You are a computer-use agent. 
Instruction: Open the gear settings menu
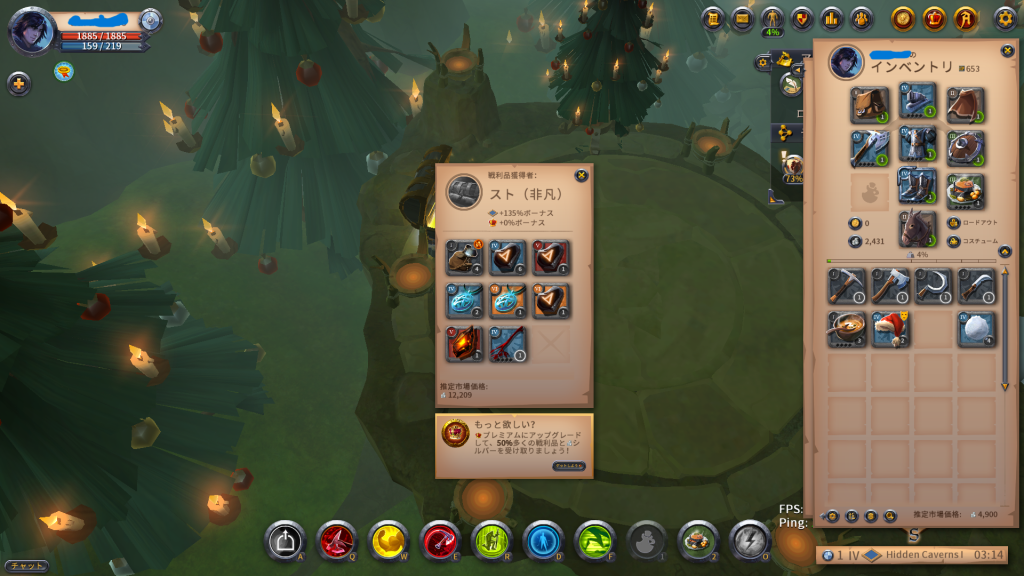(x=1004, y=19)
